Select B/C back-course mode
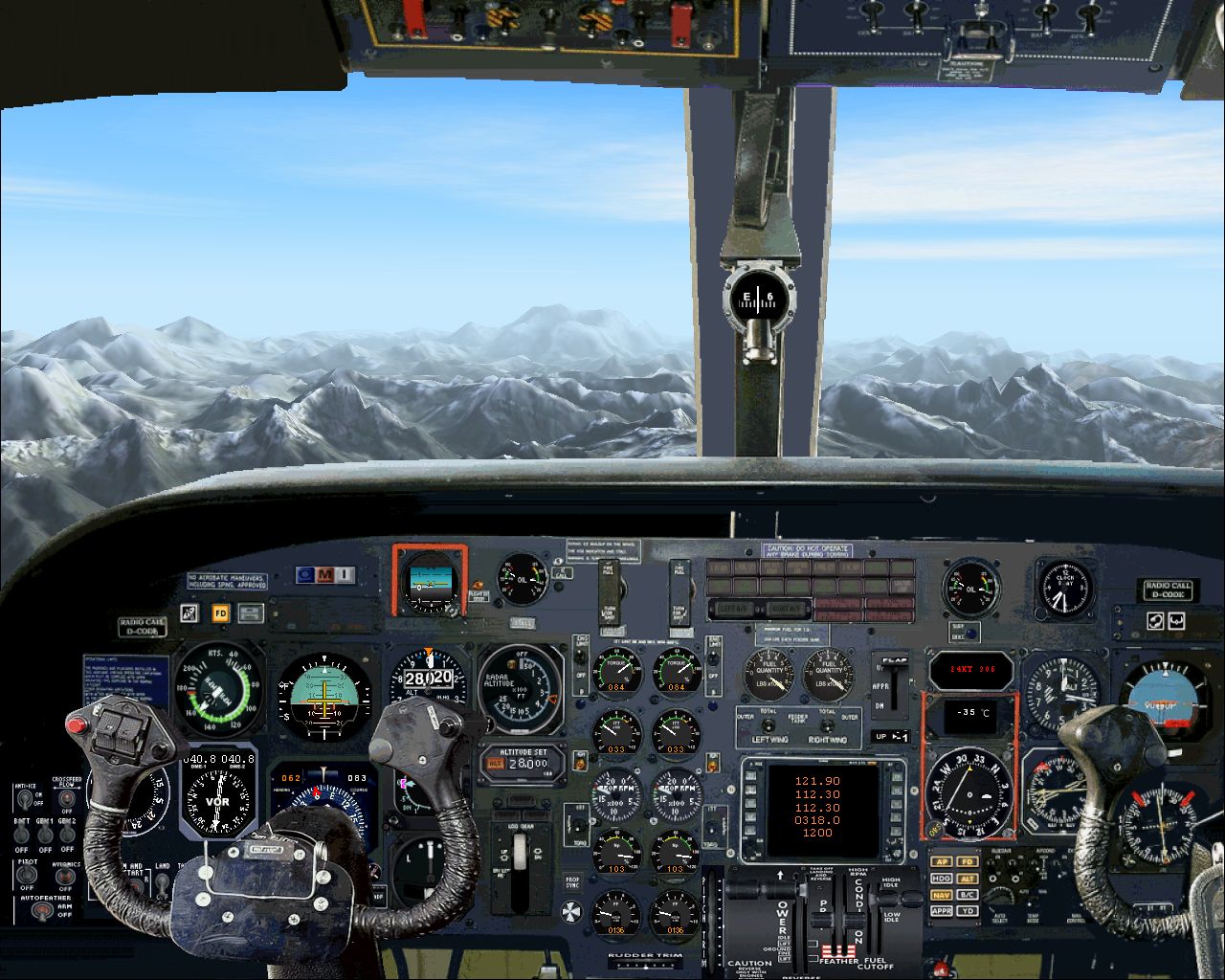The image size is (1225, 980). click(966, 893)
